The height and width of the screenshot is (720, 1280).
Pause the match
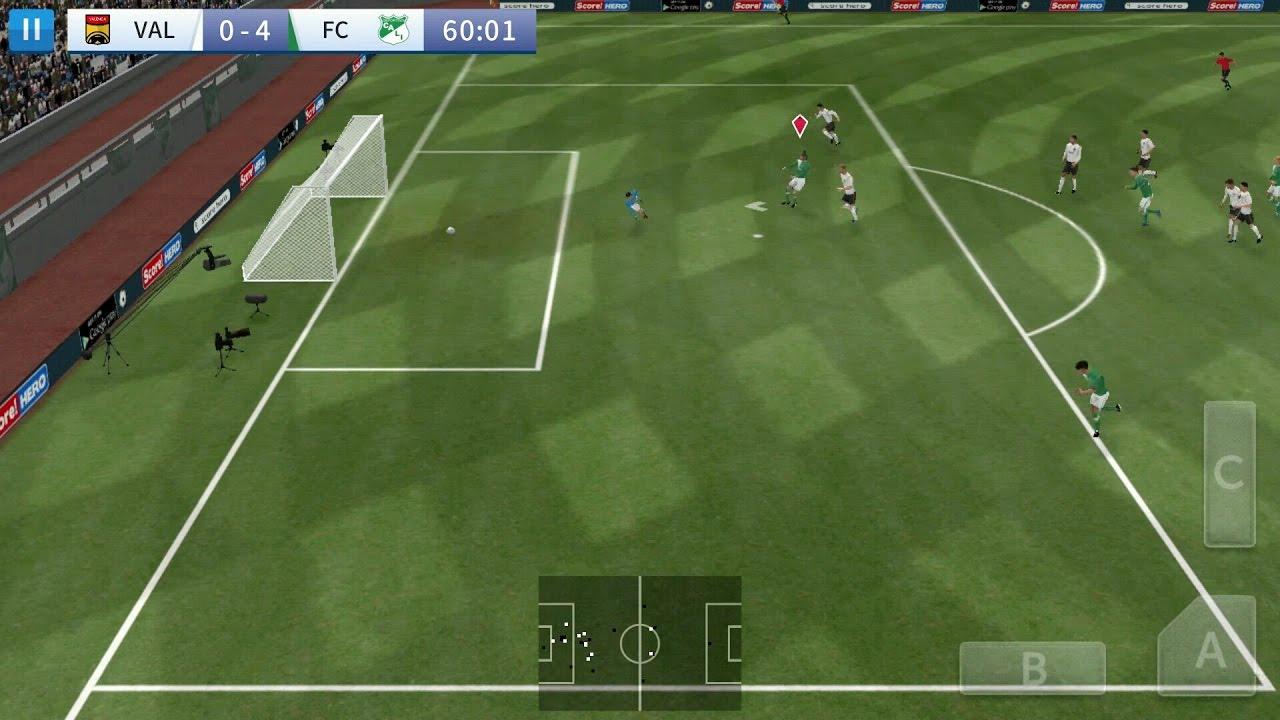point(31,29)
